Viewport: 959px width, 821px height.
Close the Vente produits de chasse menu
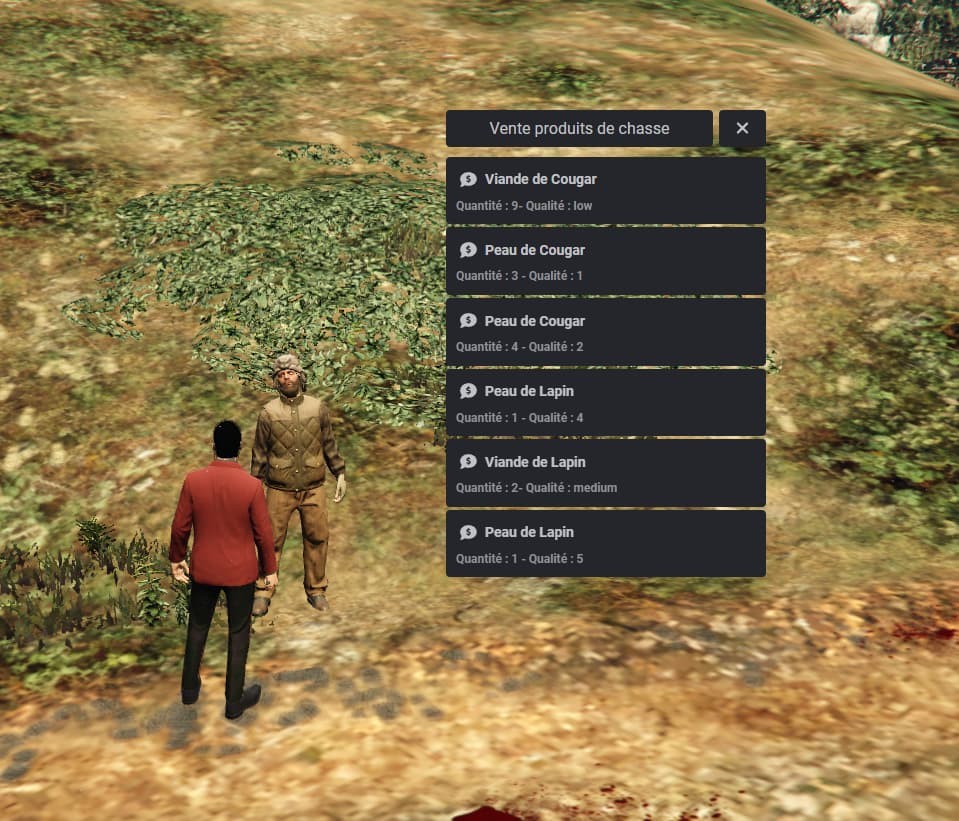[742, 128]
